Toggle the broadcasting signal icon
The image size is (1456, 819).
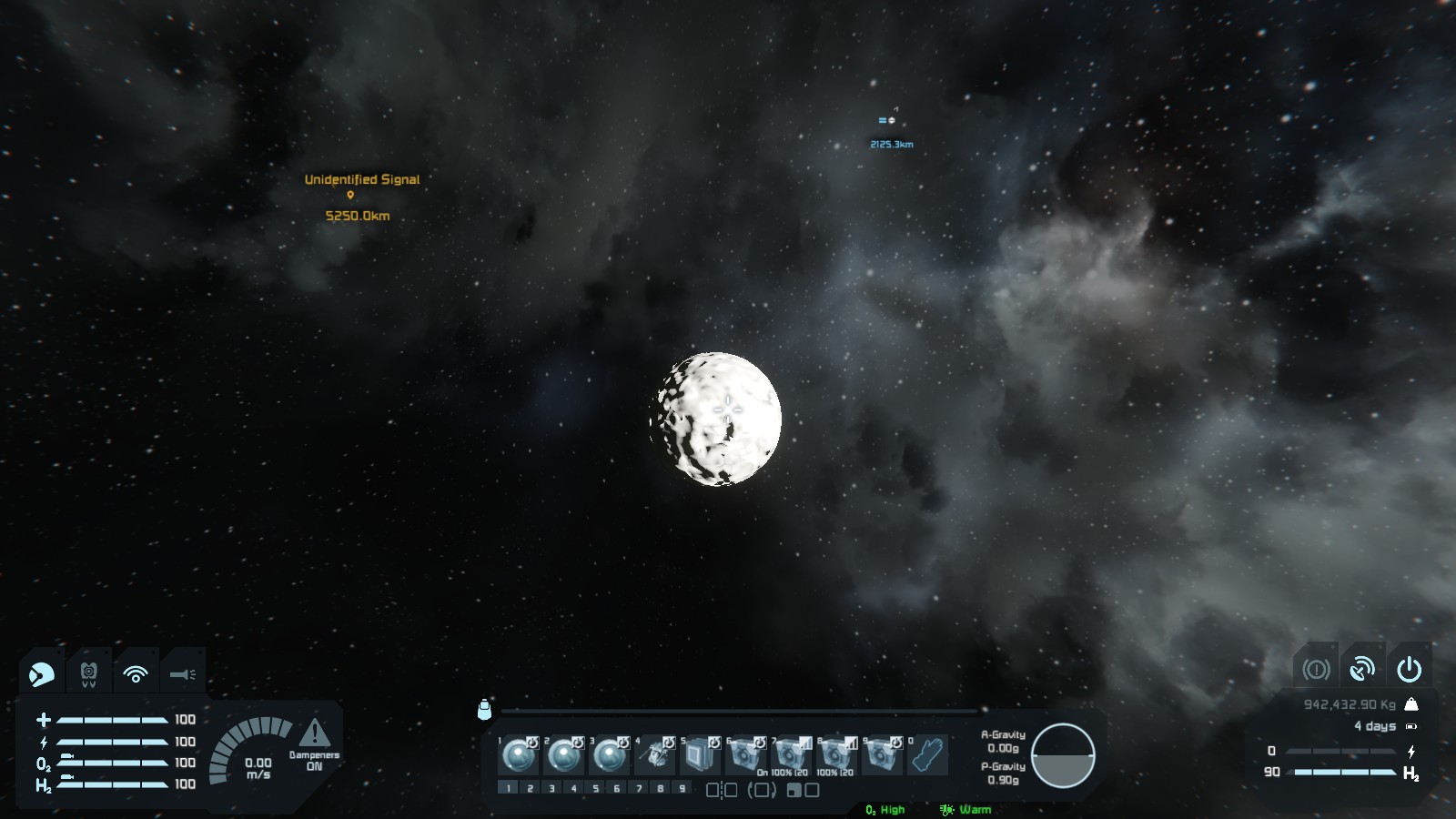pos(136,674)
